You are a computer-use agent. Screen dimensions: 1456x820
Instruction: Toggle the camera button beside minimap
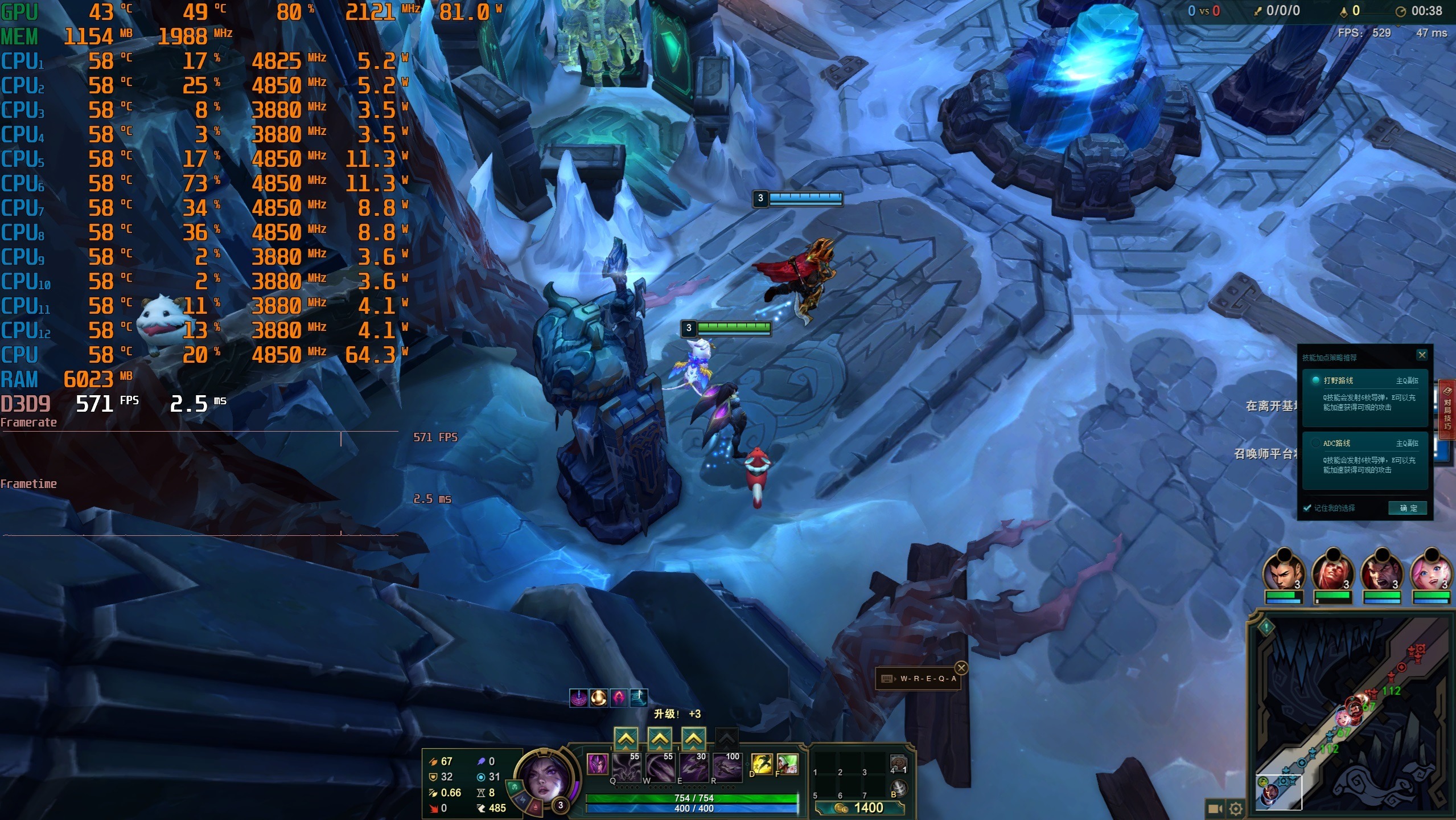pyautogui.click(x=1215, y=809)
